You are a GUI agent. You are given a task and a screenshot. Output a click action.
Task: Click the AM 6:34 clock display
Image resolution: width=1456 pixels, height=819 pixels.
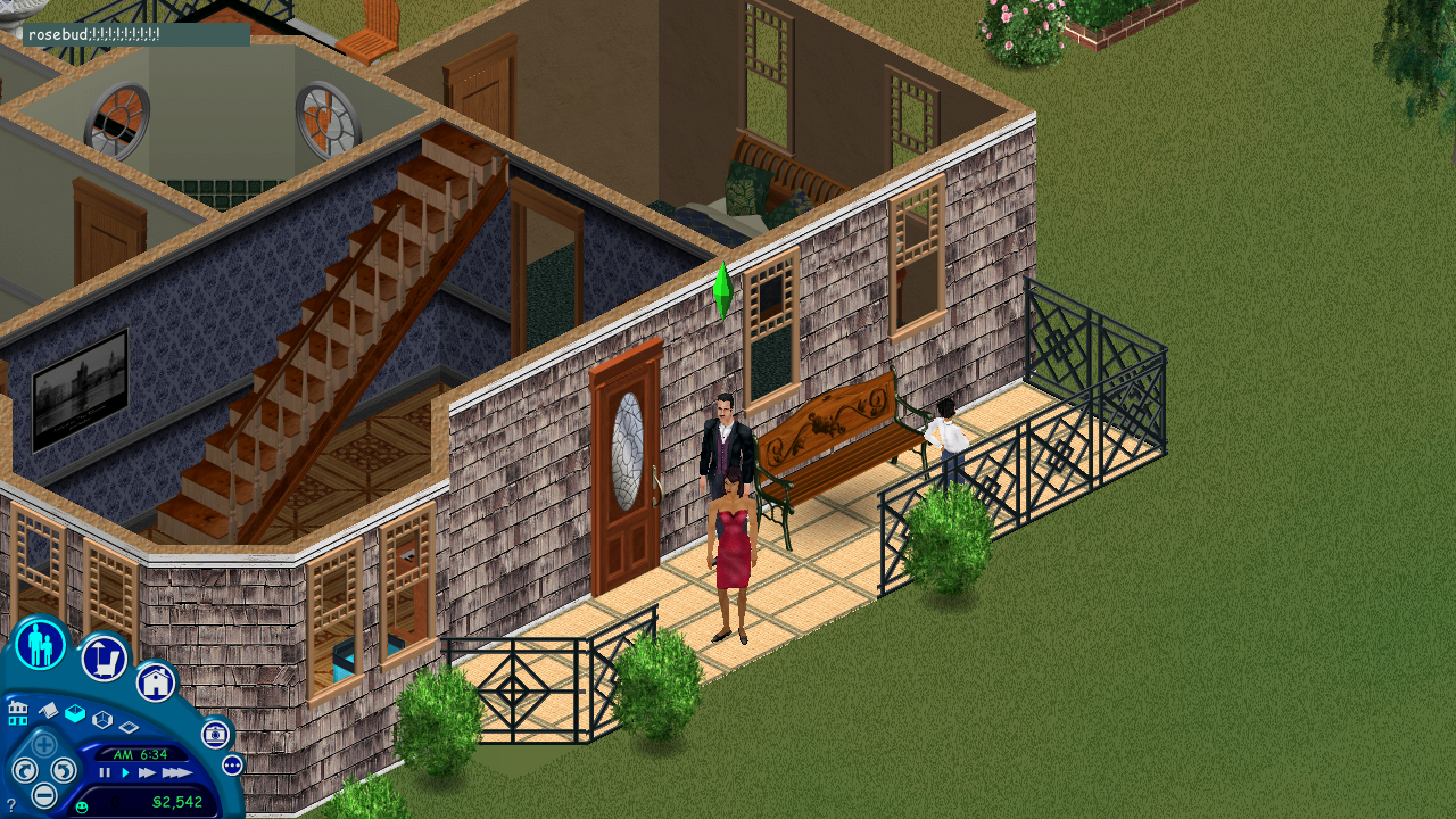pos(141,754)
